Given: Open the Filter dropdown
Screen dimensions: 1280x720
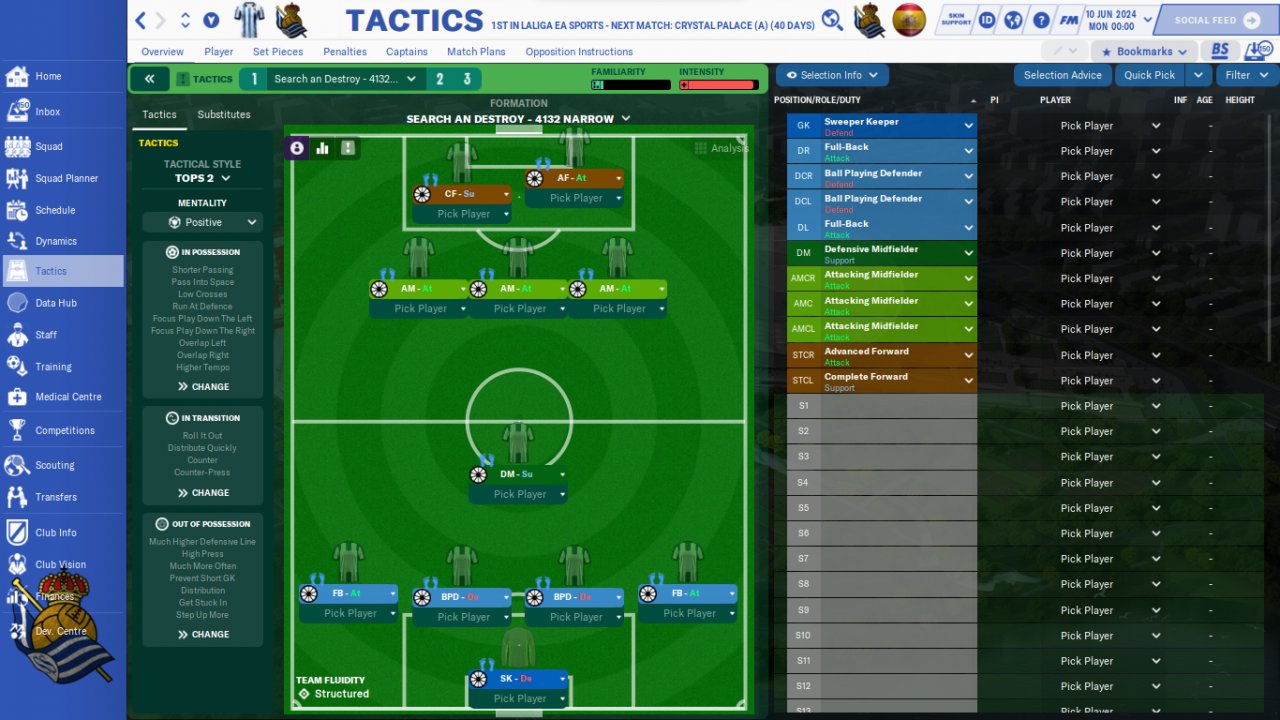Looking at the screenshot, I should pos(1246,75).
